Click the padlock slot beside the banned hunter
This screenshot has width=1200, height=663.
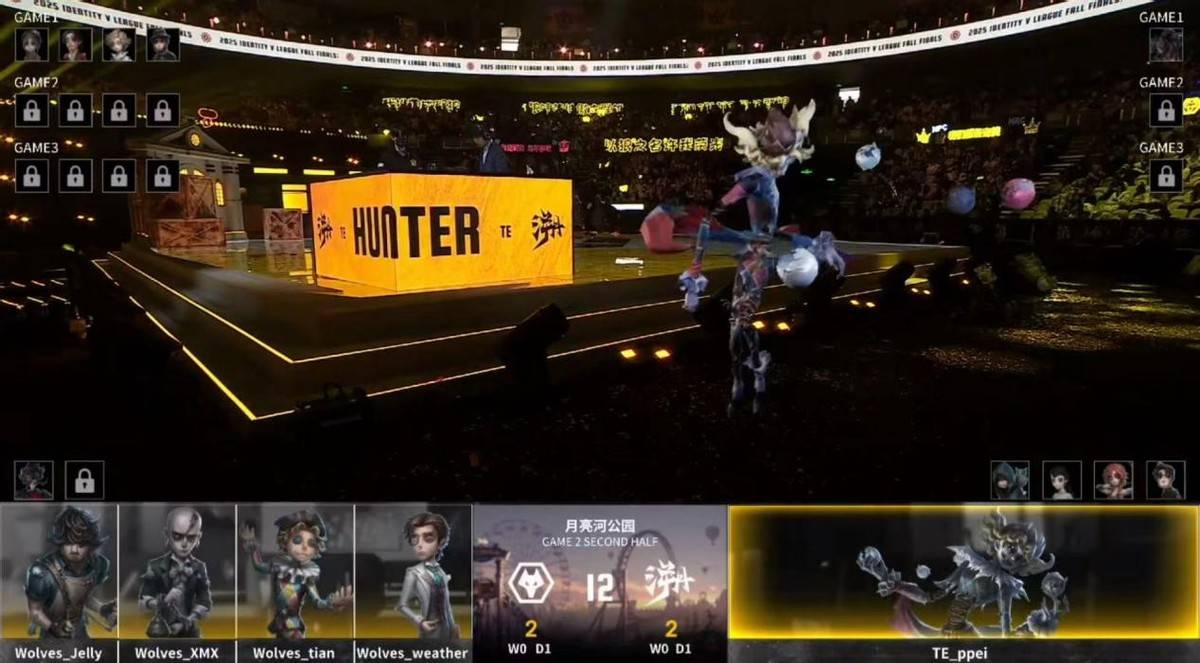(x=85, y=480)
